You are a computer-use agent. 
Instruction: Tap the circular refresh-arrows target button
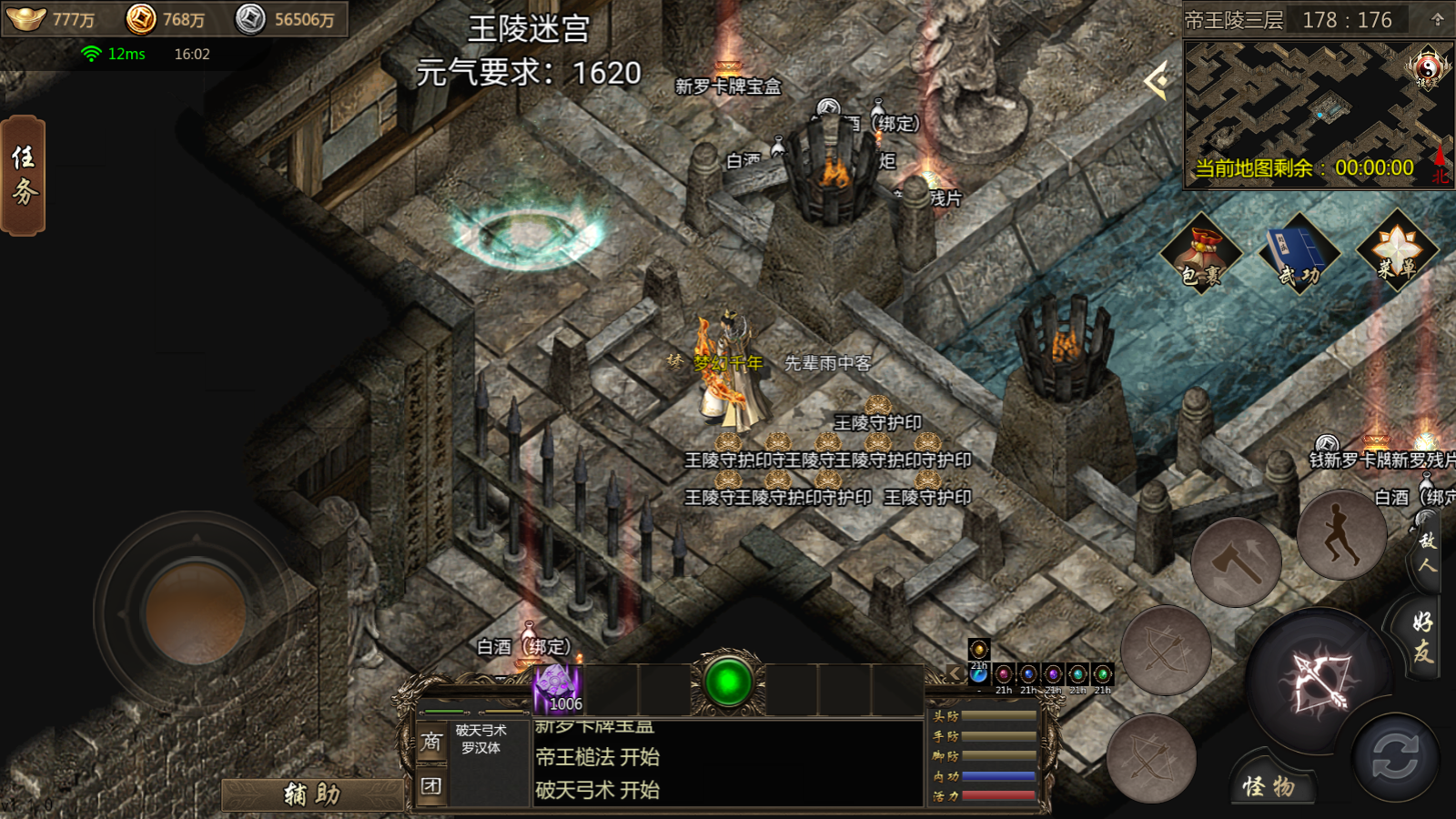coord(1394,757)
